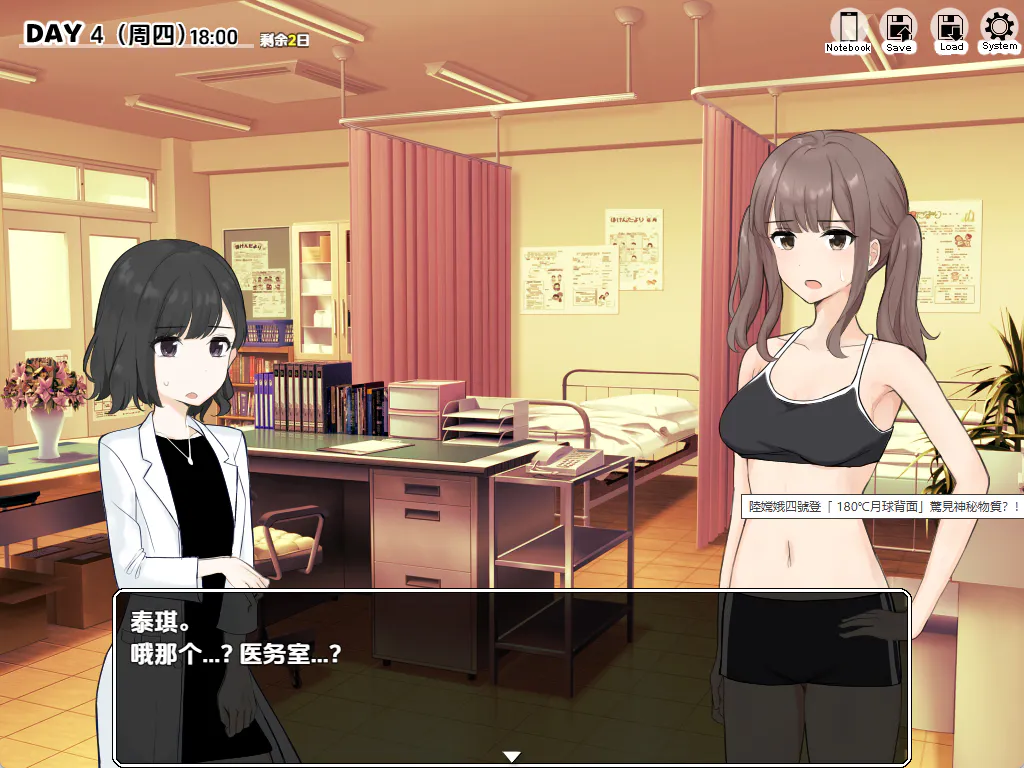1024x768 pixels.
Task: Open the System settings gear
Action: pyautogui.click(x=999, y=30)
